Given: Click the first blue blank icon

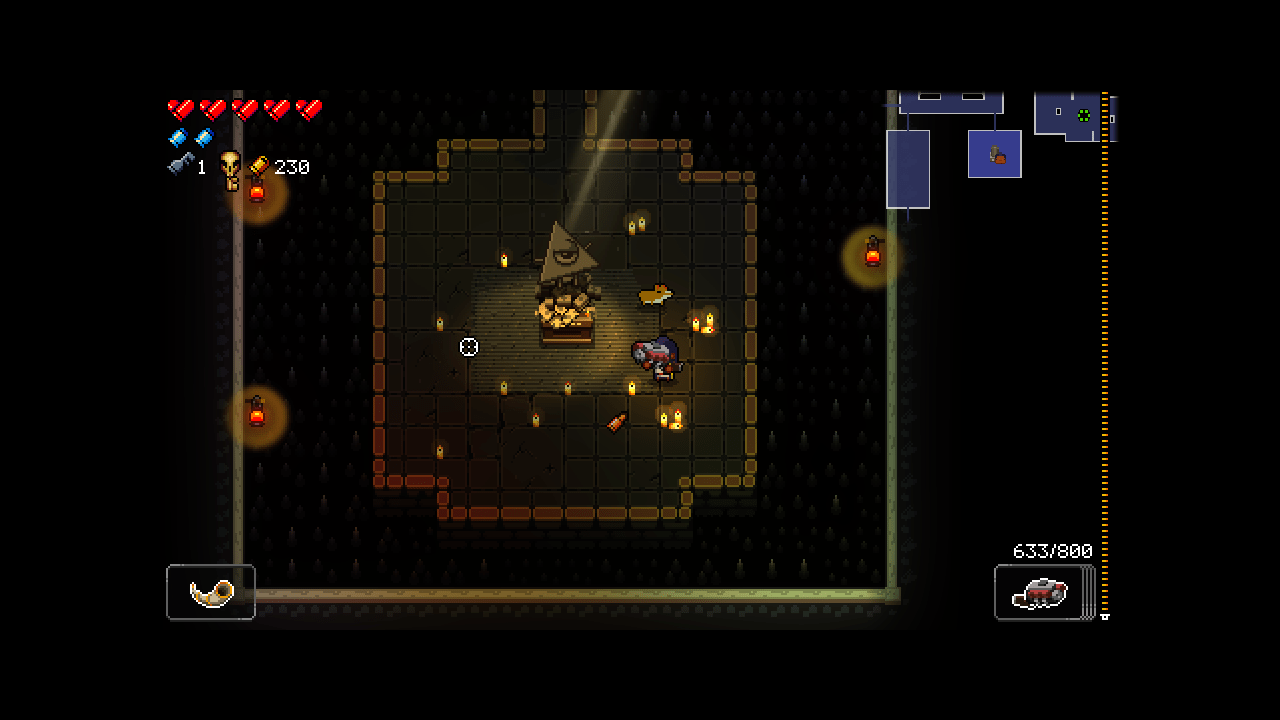Looking at the screenshot, I should point(178,137).
